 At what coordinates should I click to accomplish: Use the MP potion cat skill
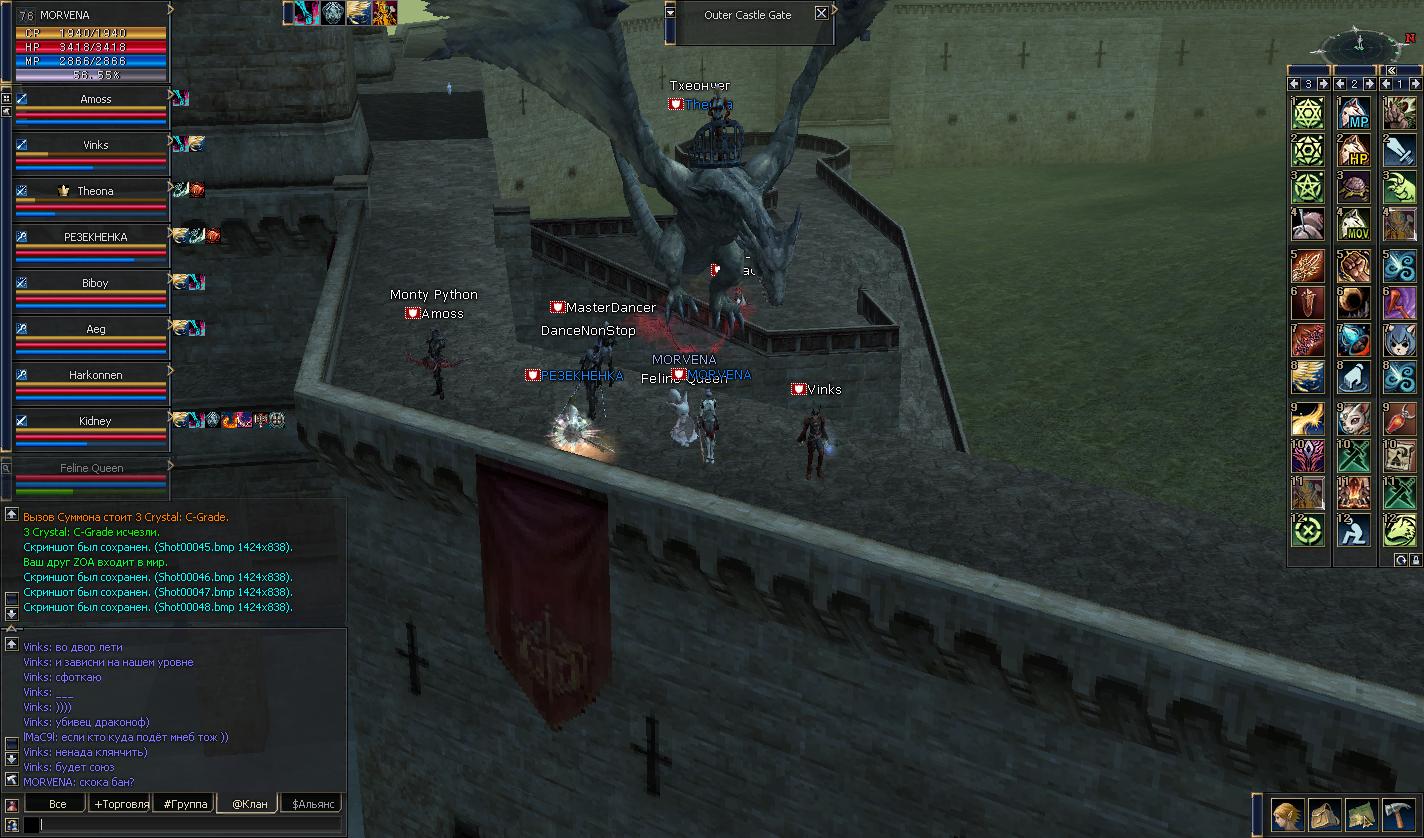(x=1354, y=113)
